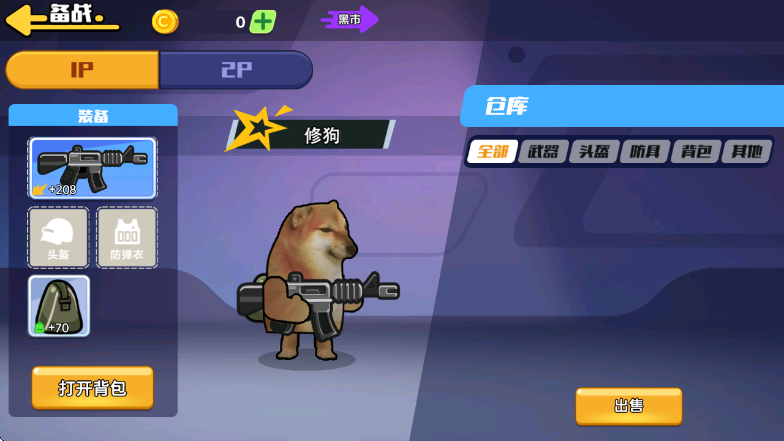Click the 出售 sell button
784x441 pixels.
628,406
